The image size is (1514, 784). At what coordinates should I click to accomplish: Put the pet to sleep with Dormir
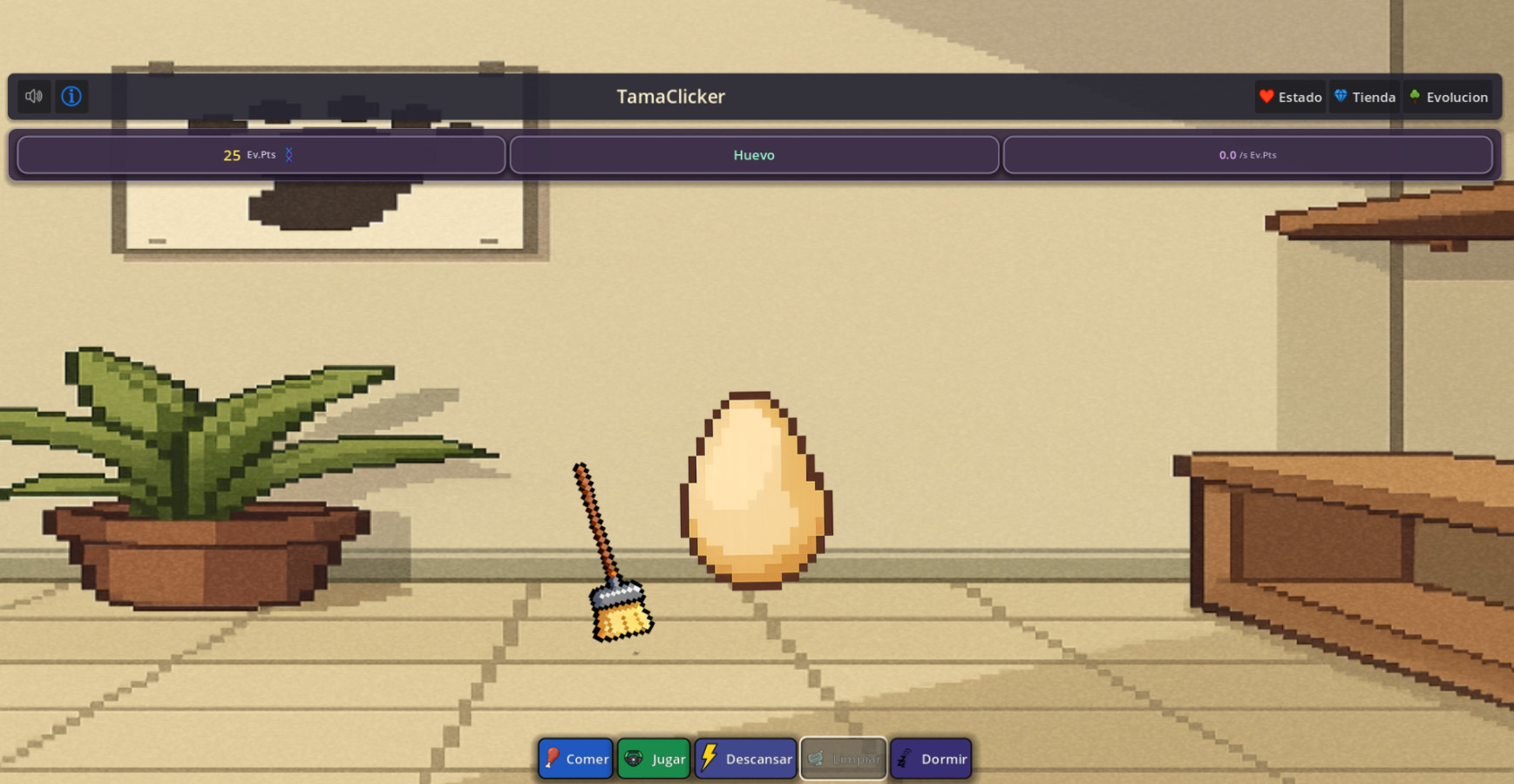(x=931, y=759)
